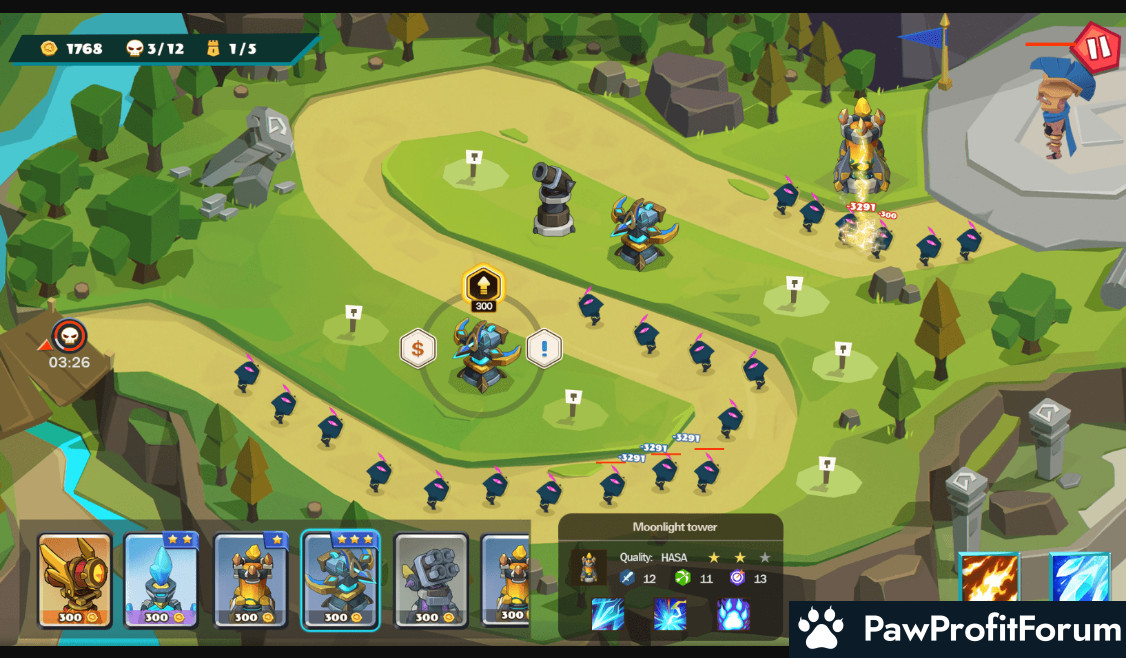This screenshot has width=1126, height=658.
Task: View the paw print skill of Moonlight tower
Action: 733,614
